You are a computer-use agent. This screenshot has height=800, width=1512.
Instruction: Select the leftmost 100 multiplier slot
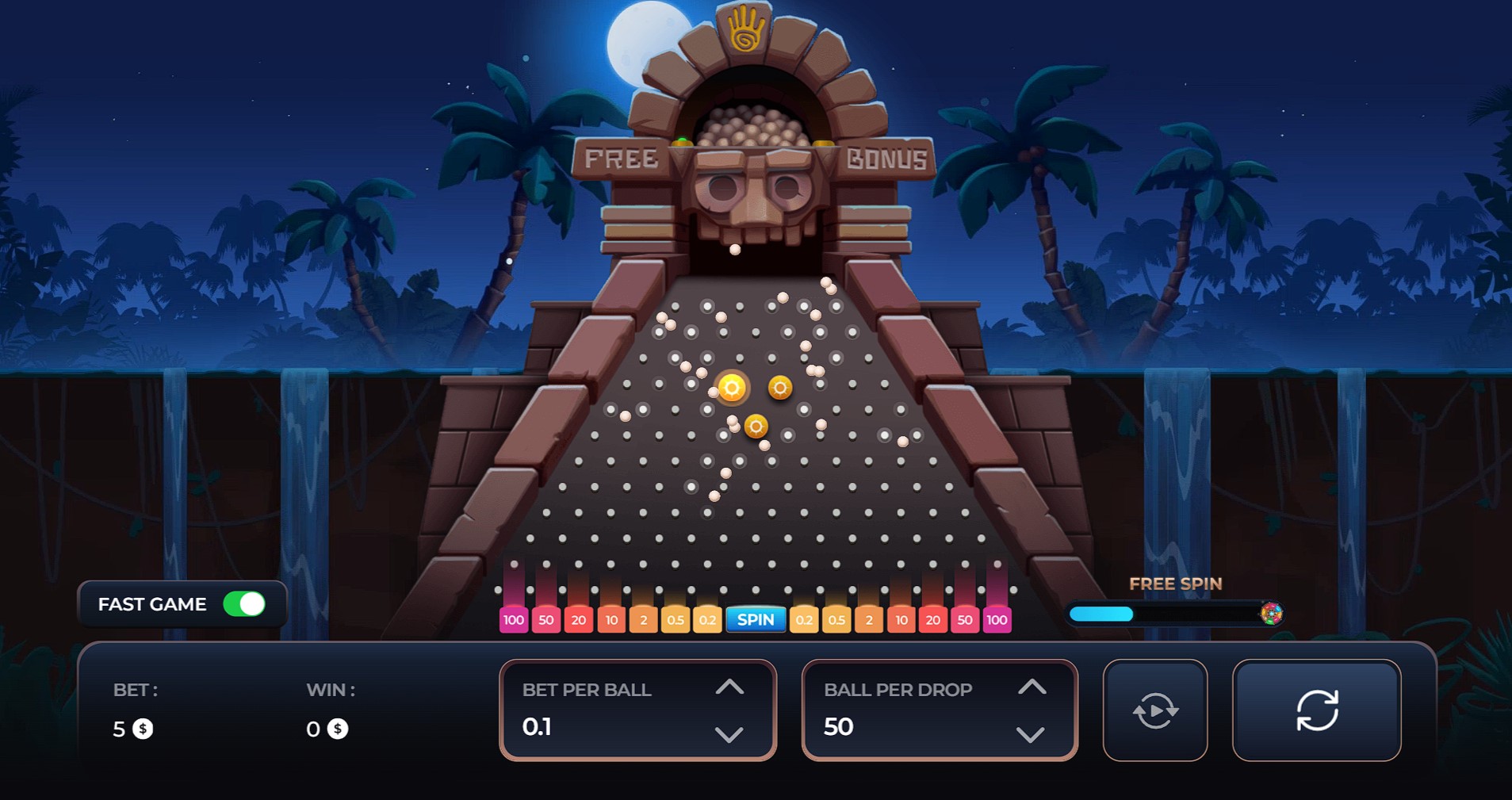[513, 620]
